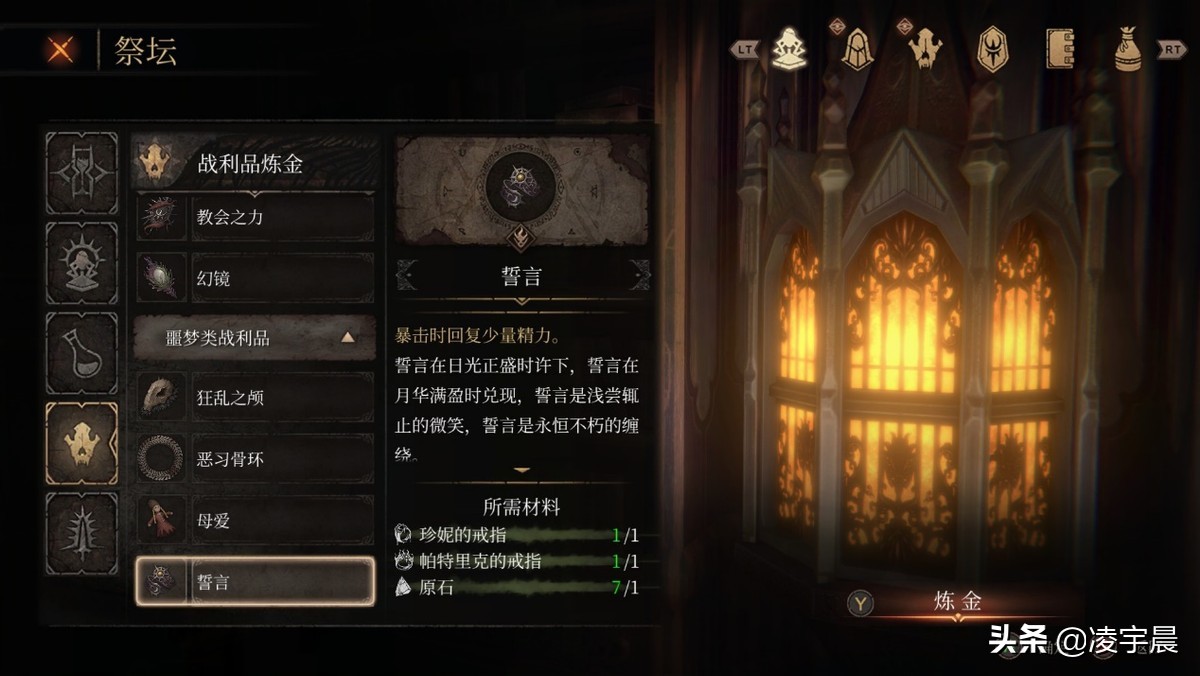Open the spiked thorn category tab
Screen dimensions: 1200x676
82,533
